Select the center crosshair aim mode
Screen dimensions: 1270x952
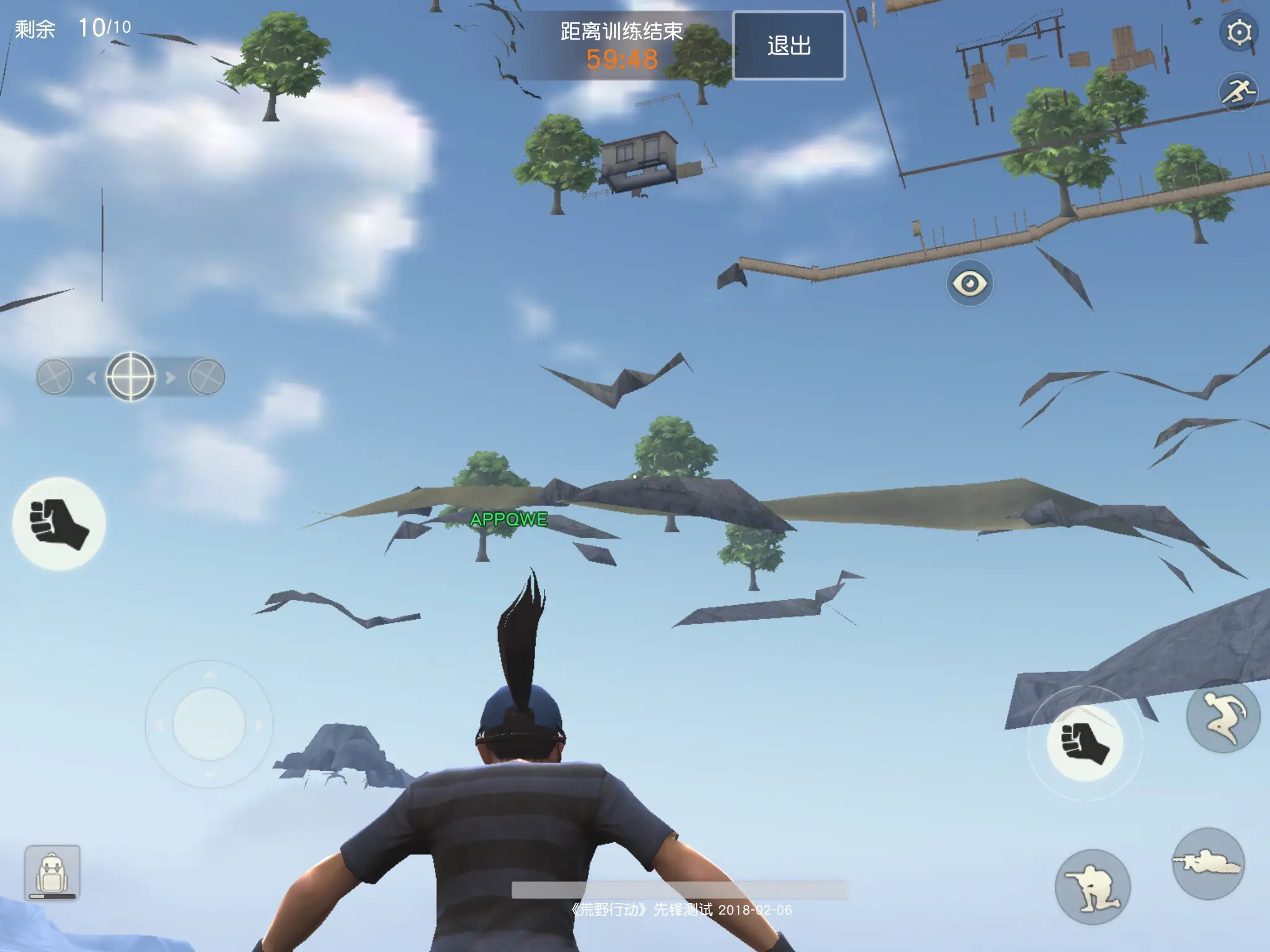(131, 376)
